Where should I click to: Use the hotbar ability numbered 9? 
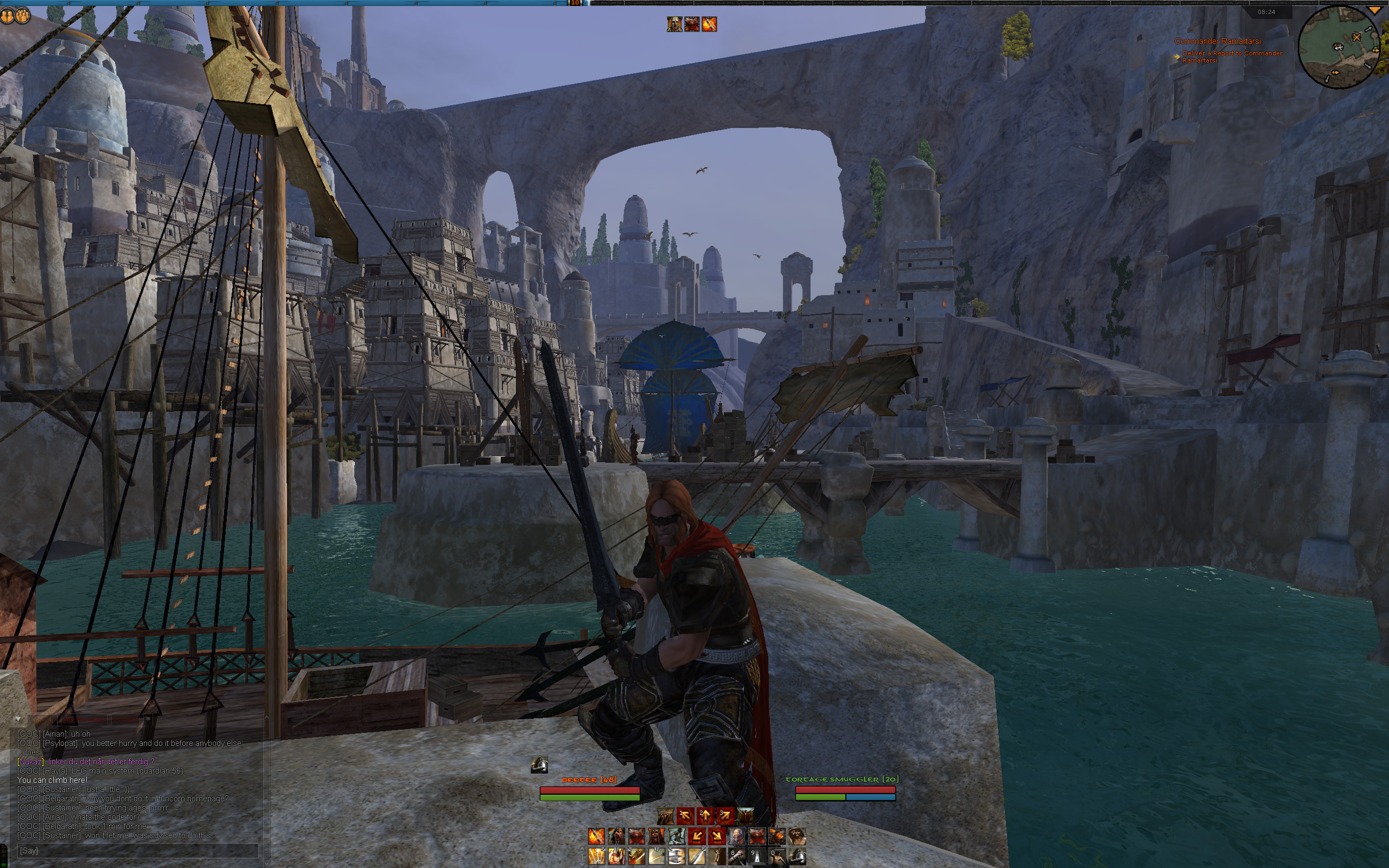pos(756,857)
